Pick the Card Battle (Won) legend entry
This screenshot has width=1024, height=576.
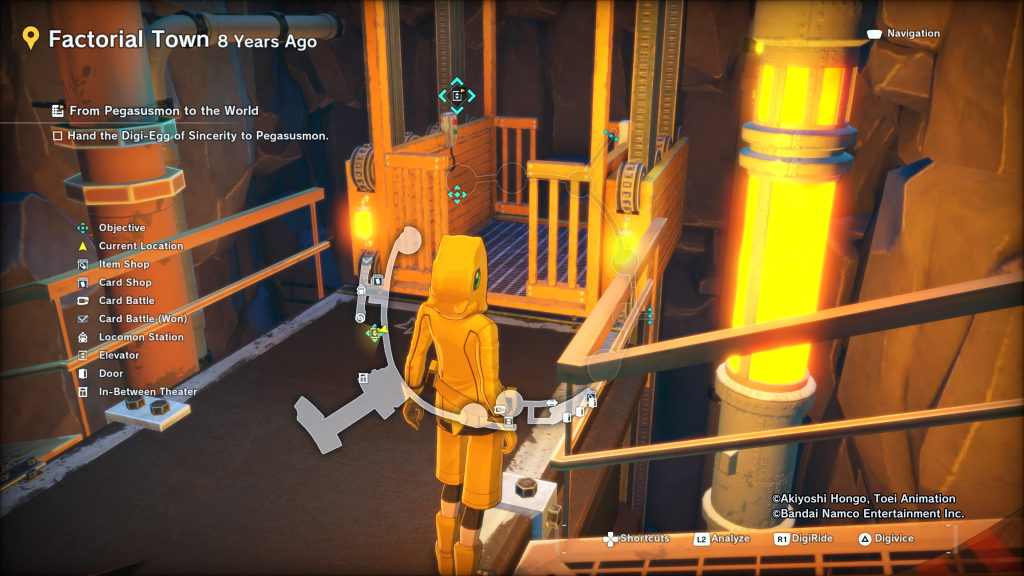tap(142, 319)
